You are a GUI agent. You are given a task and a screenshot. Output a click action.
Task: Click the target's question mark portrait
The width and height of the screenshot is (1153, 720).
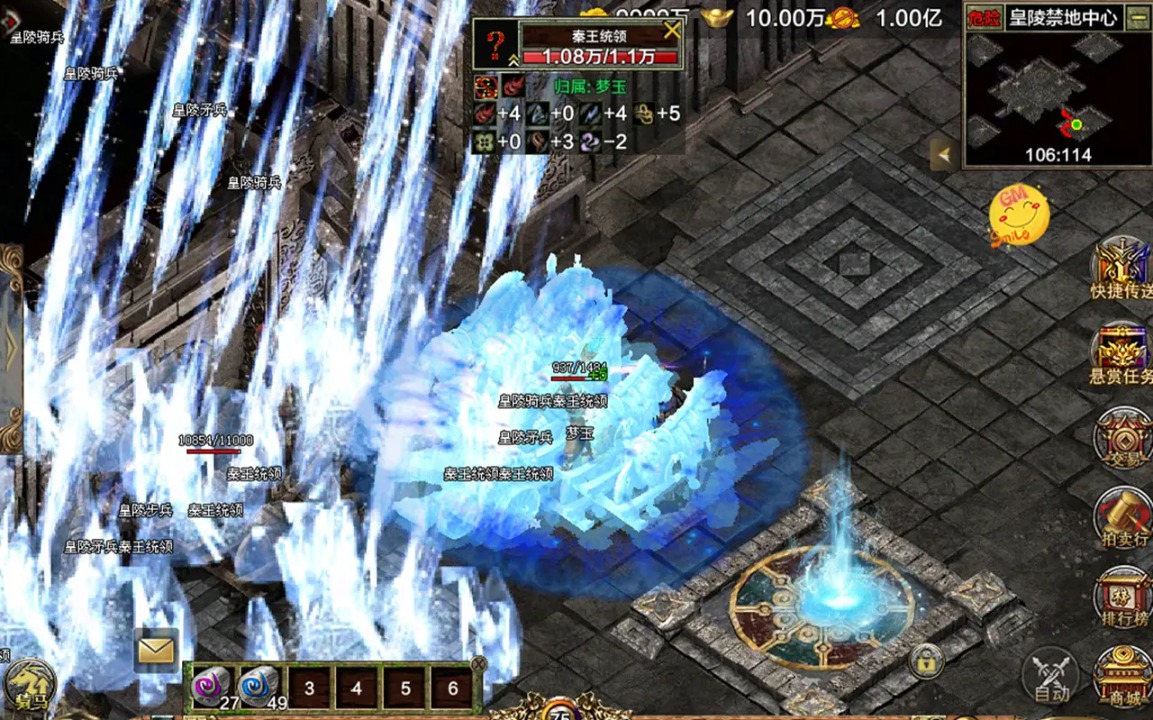pyautogui.click(x=494, y=45)
